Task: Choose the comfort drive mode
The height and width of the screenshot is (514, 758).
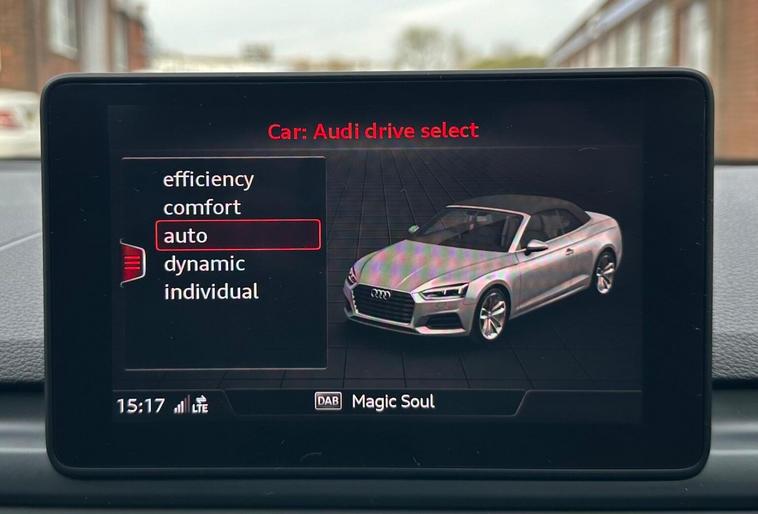Action: (202, 208)
